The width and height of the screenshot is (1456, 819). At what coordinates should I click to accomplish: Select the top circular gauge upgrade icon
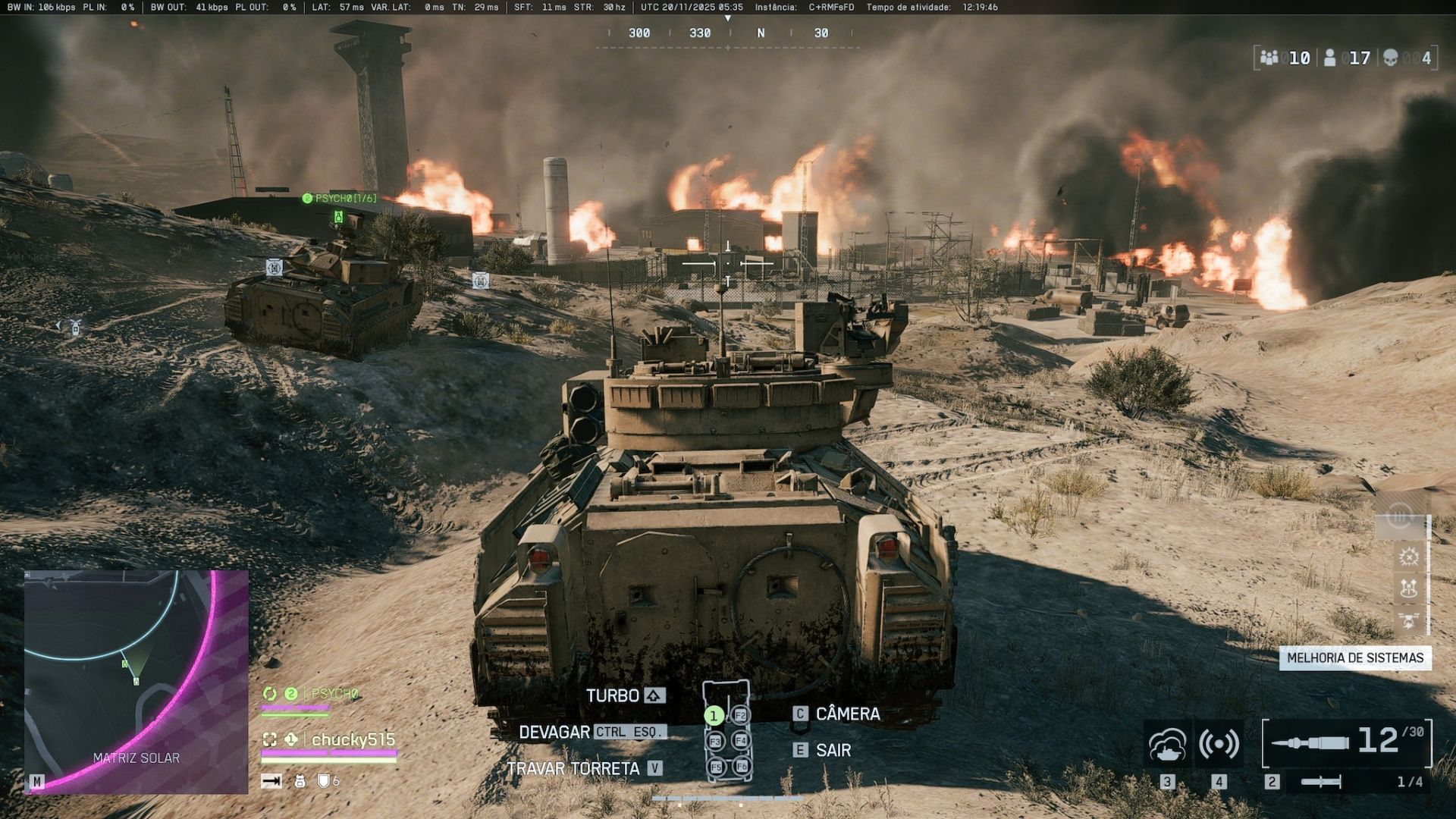[1400, 518]
